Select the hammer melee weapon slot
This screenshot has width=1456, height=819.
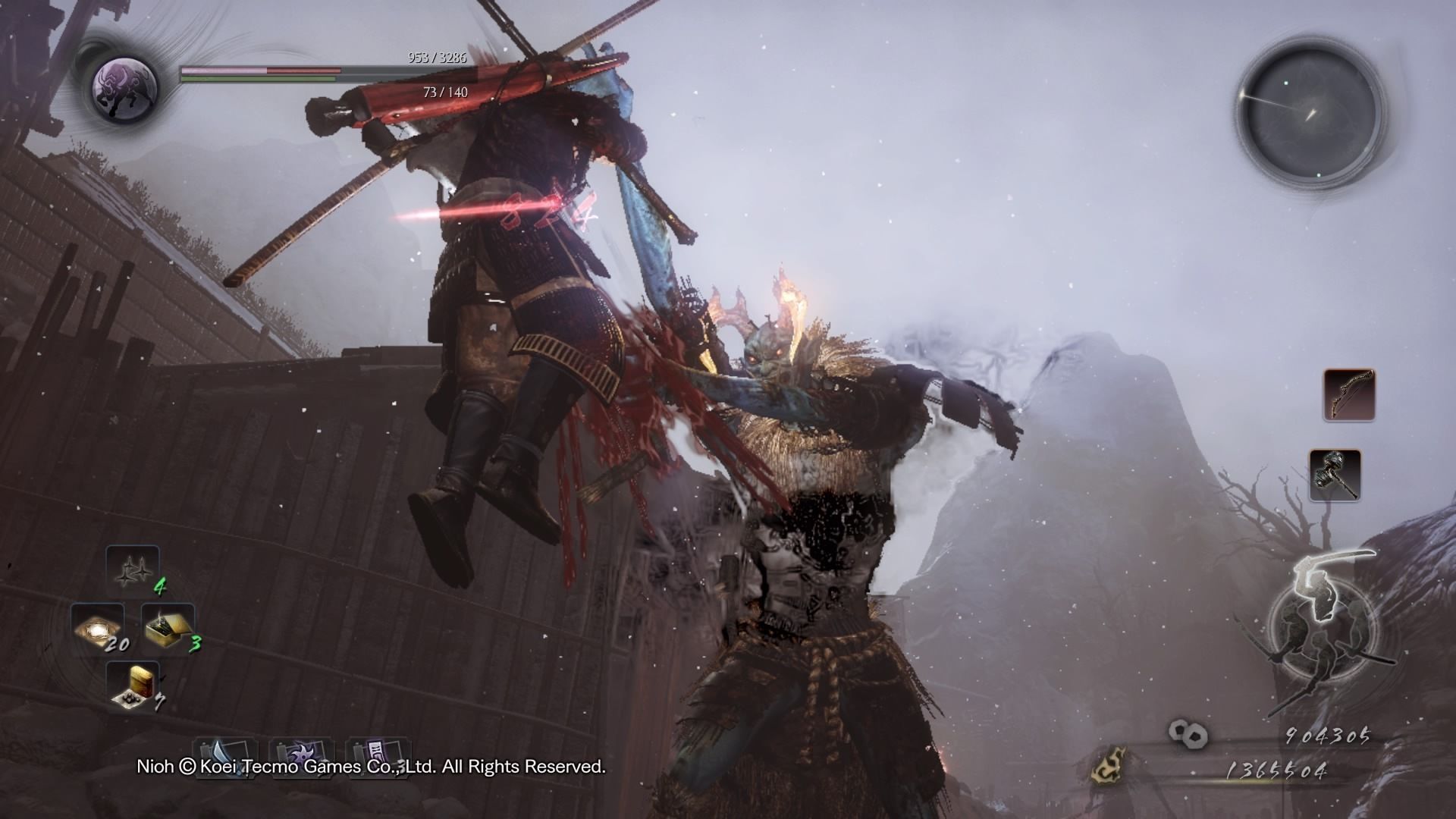tap(1335, 475)
